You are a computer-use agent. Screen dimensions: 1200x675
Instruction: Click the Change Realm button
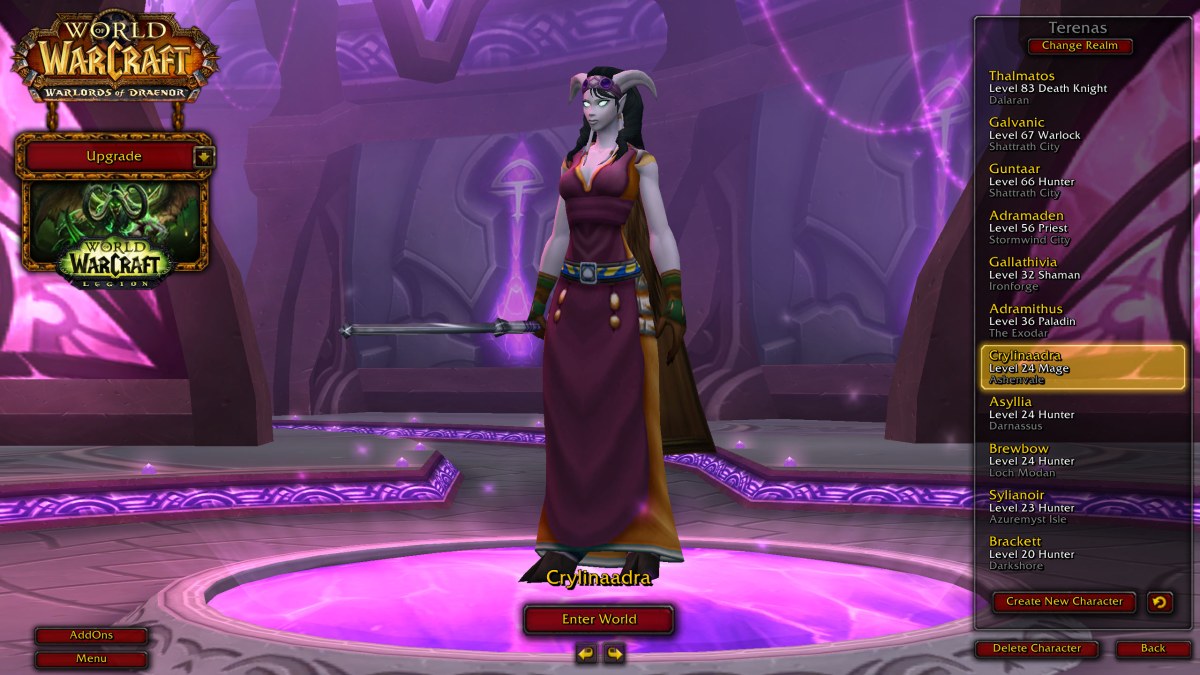click(x=1079, y=46)
